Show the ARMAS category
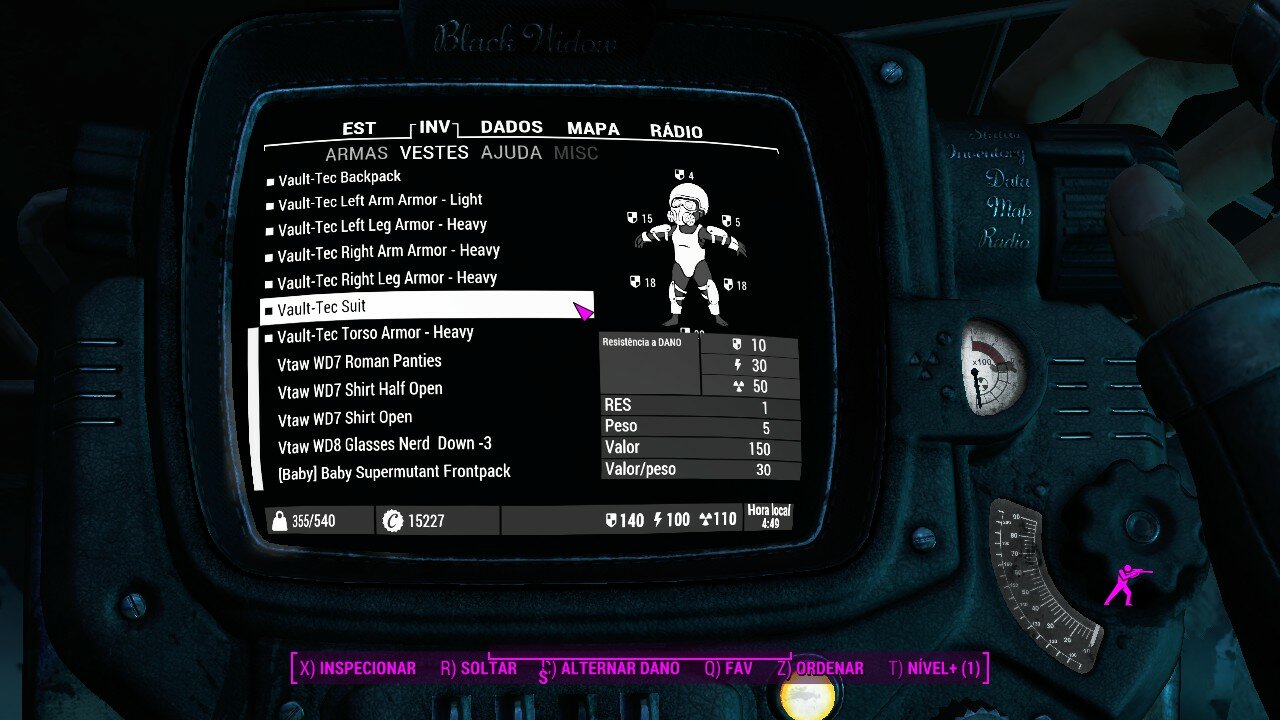This screenshot has width=1280, height=720. 356,154
